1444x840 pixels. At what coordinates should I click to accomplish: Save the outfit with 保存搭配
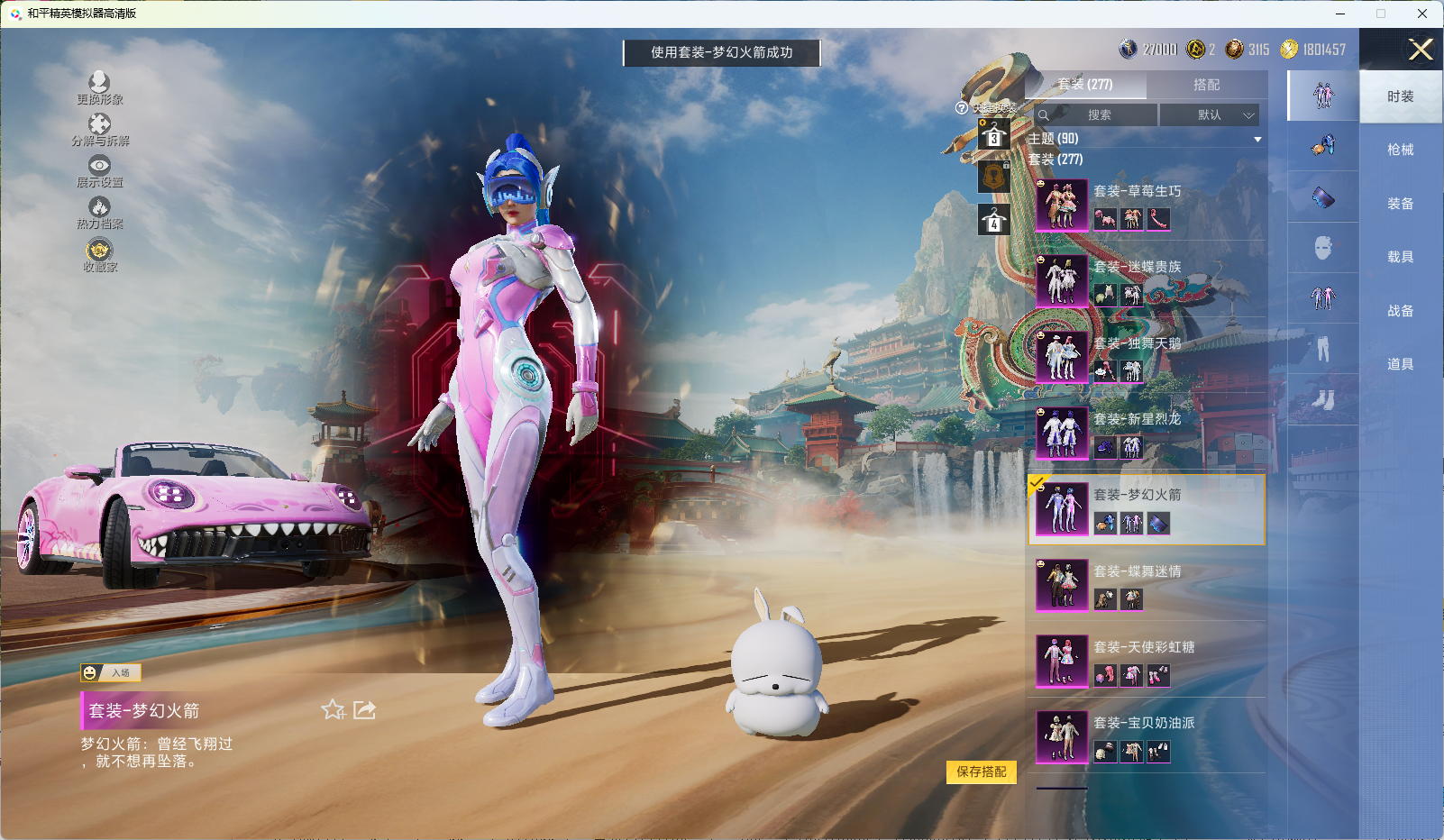tap(981, 772)
